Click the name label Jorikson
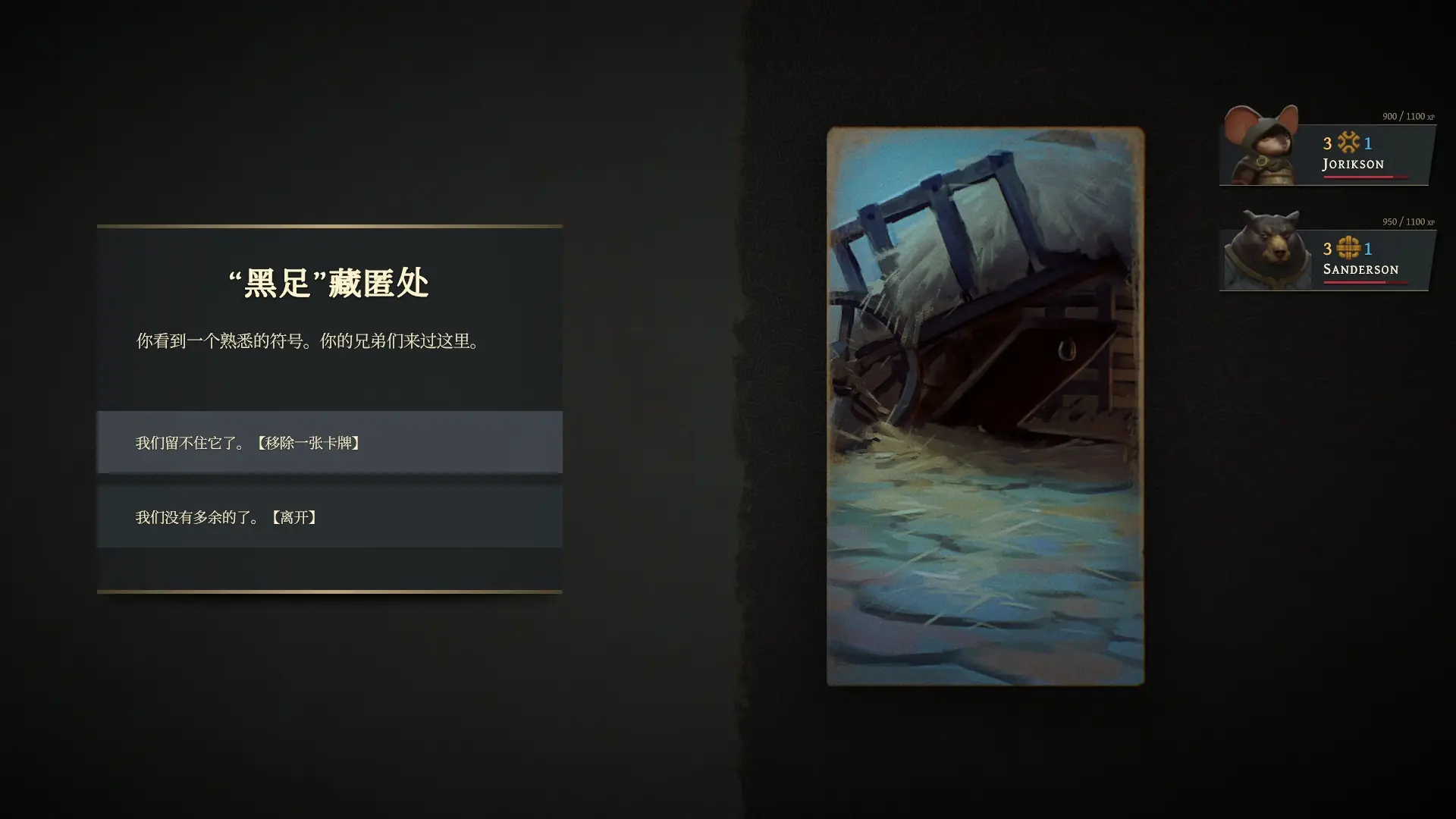The height and width of the screenshot is (819, 1456). (x=1353, y=164)
